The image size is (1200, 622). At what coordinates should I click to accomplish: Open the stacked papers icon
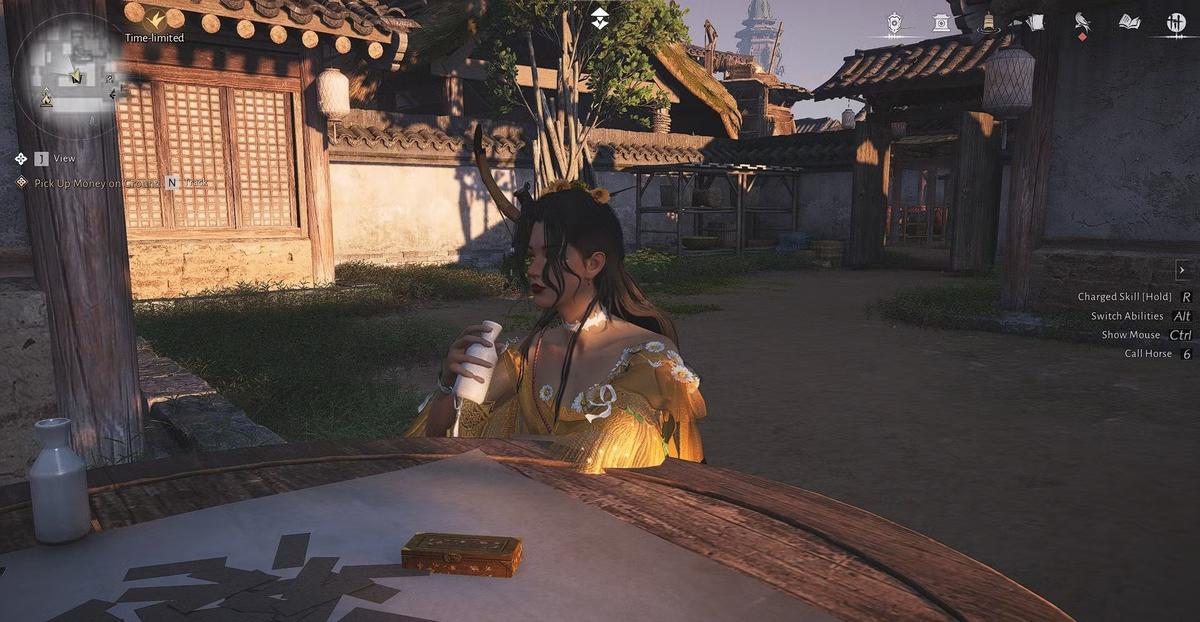tap(1035, 22)
